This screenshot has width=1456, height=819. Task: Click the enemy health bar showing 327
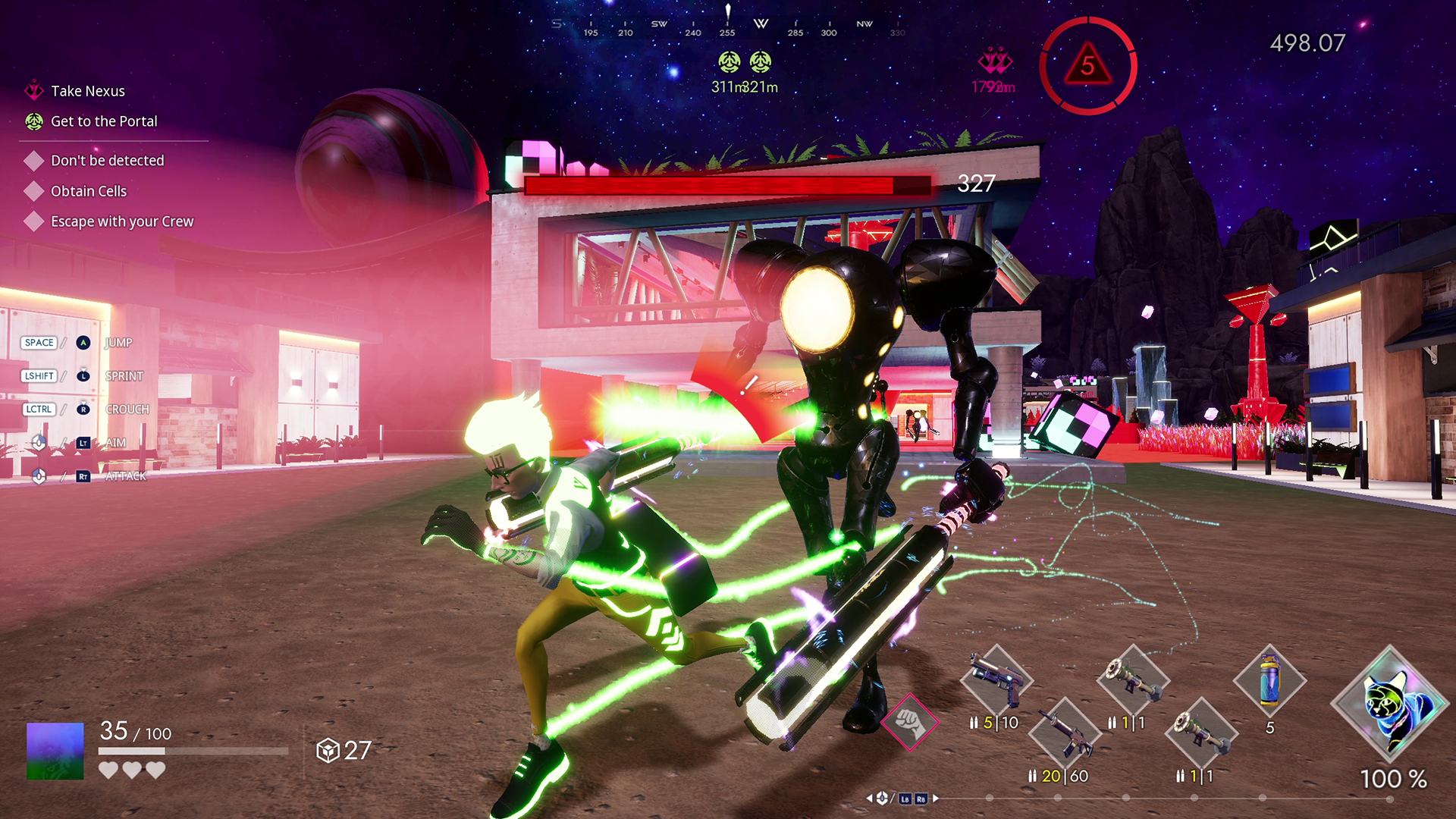[724, 185]
